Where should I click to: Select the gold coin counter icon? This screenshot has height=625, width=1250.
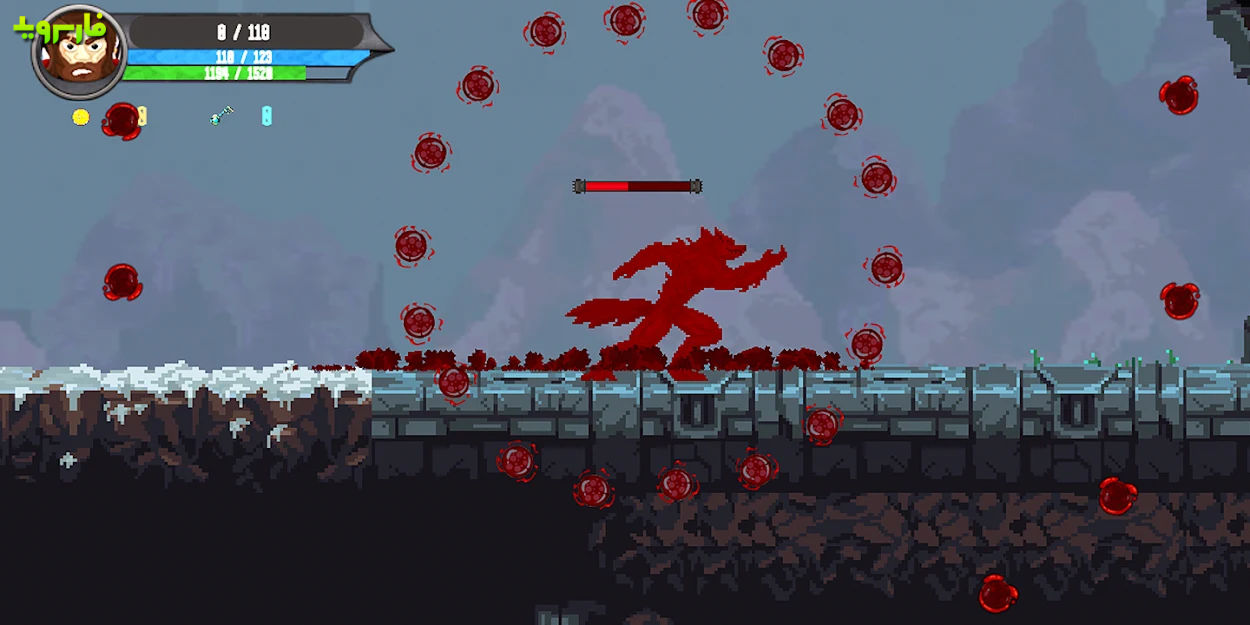(x=81, y=117)
